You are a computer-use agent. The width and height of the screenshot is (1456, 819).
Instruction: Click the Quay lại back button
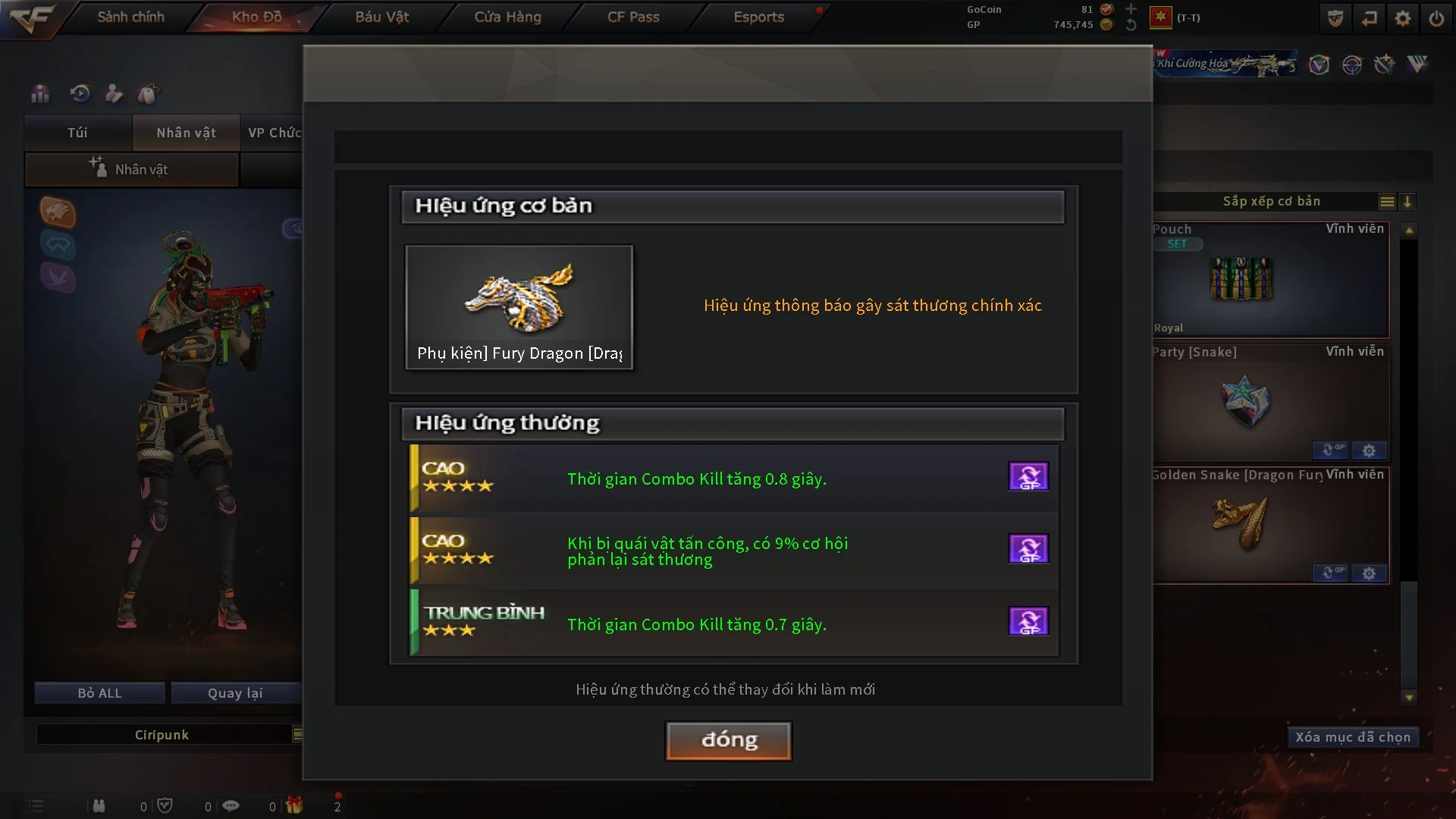pyautogui.click(x=235, y=693)
